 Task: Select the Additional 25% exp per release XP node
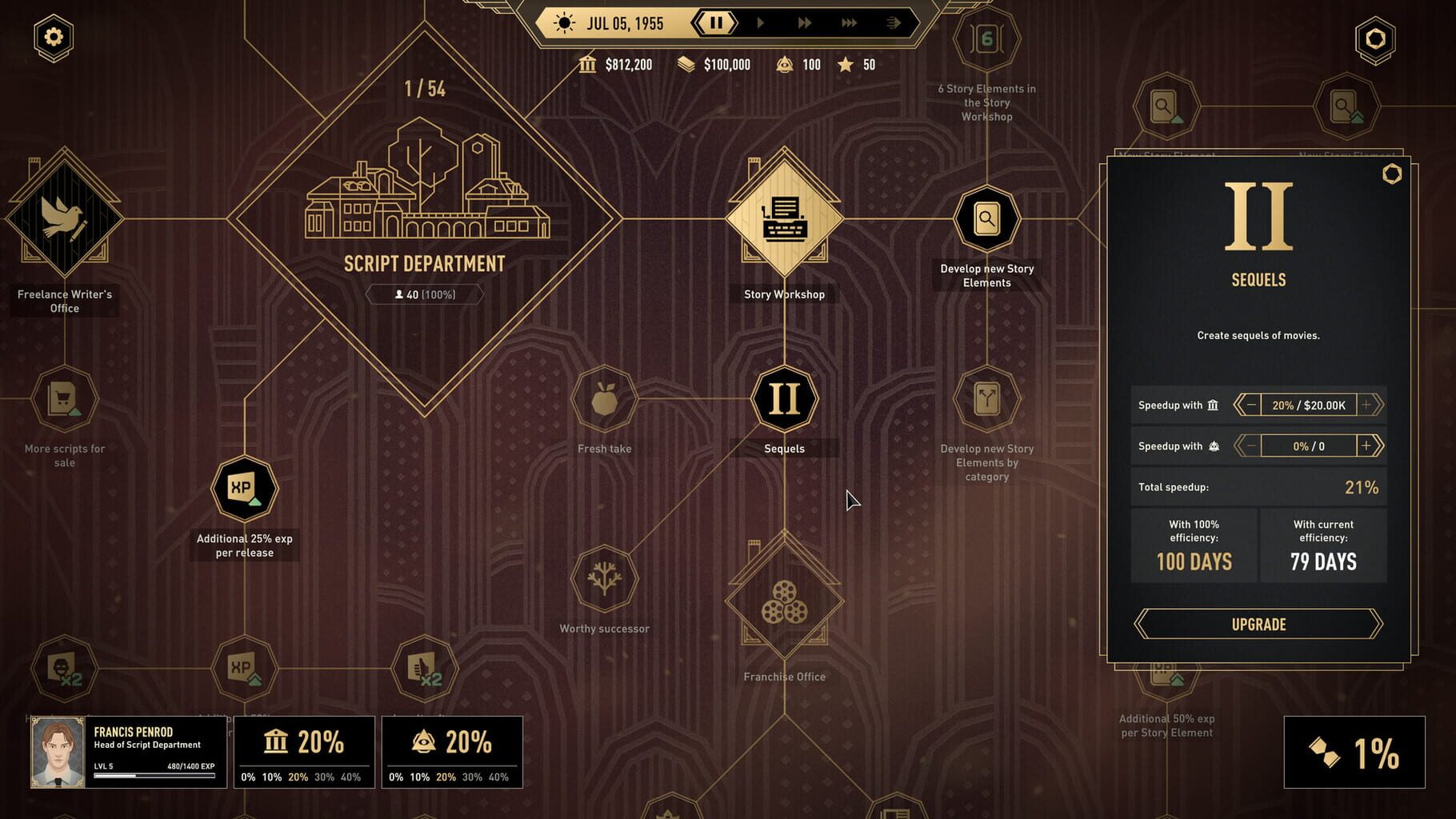tap(244, 488)
